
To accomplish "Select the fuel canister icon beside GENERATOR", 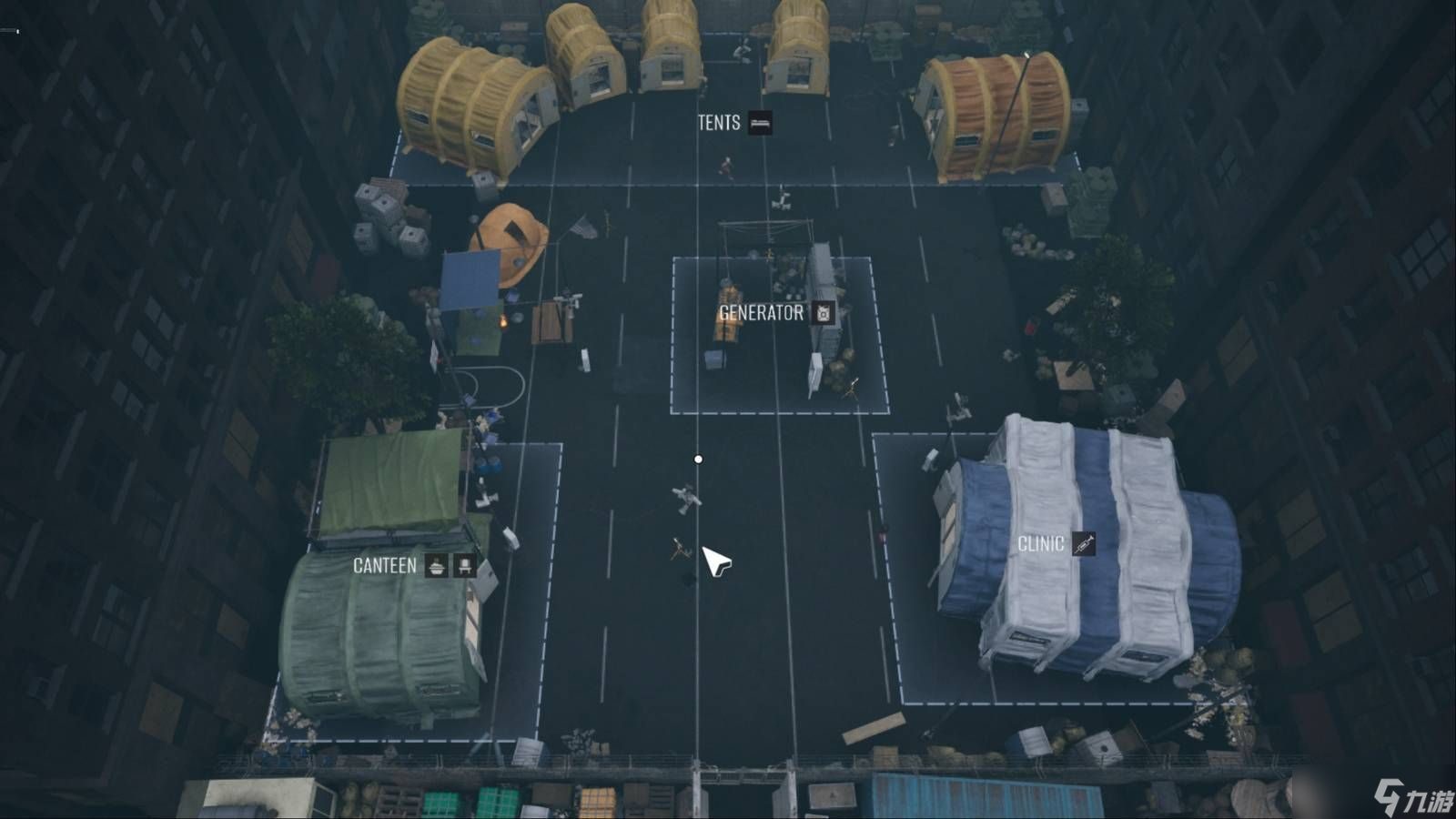I will pos(822,314).
